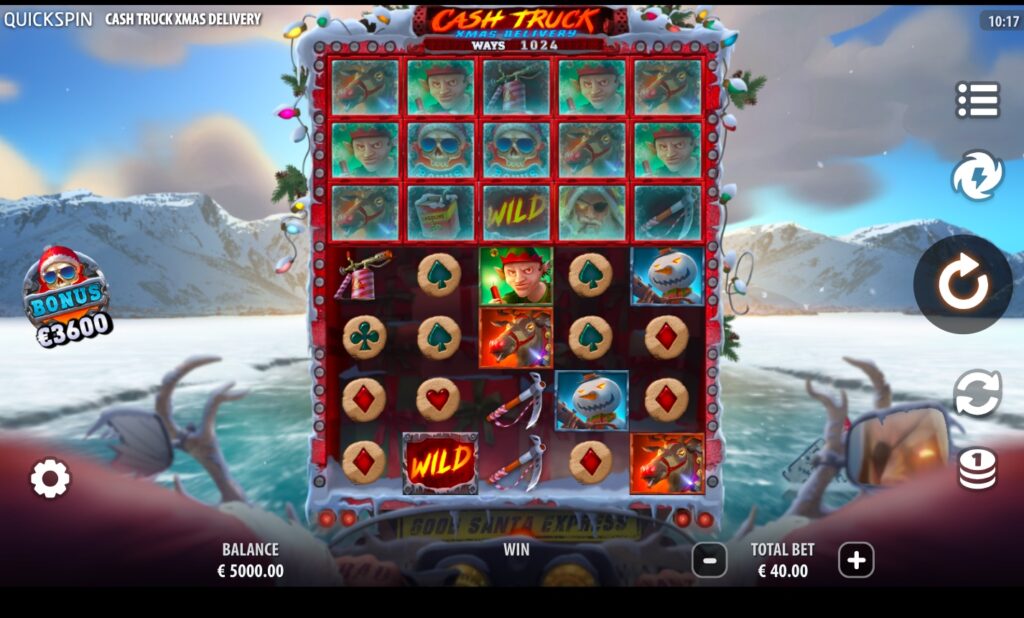Open the coin stack bet settings
This screenshot has width=1024, height=618.
pos(977,468)
